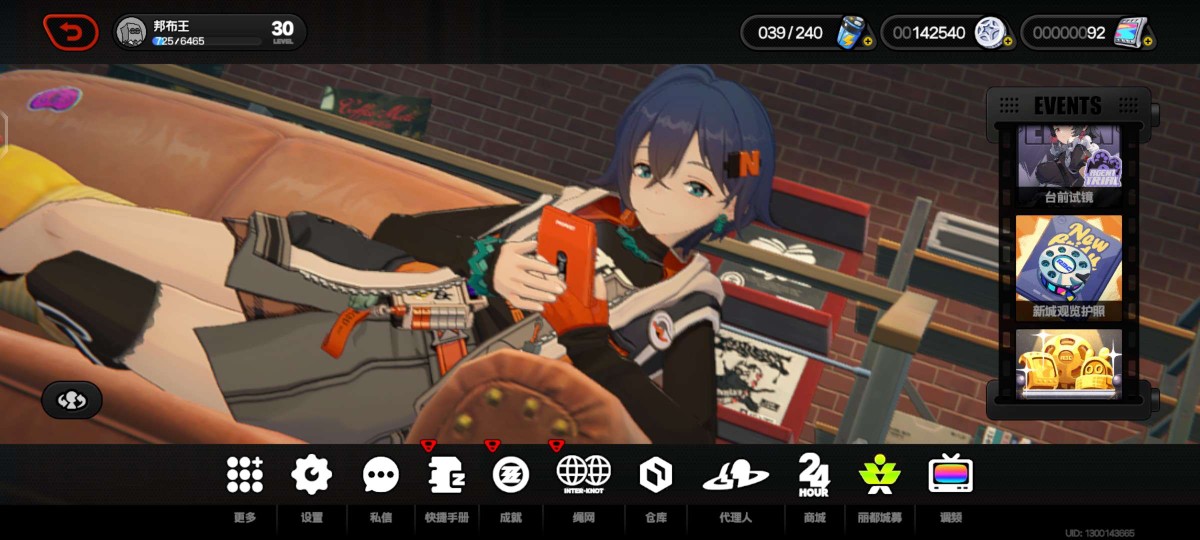Open the 更多 (More) menu
1200x540 pixels.
pyautogui.click(x=244, y=474)
